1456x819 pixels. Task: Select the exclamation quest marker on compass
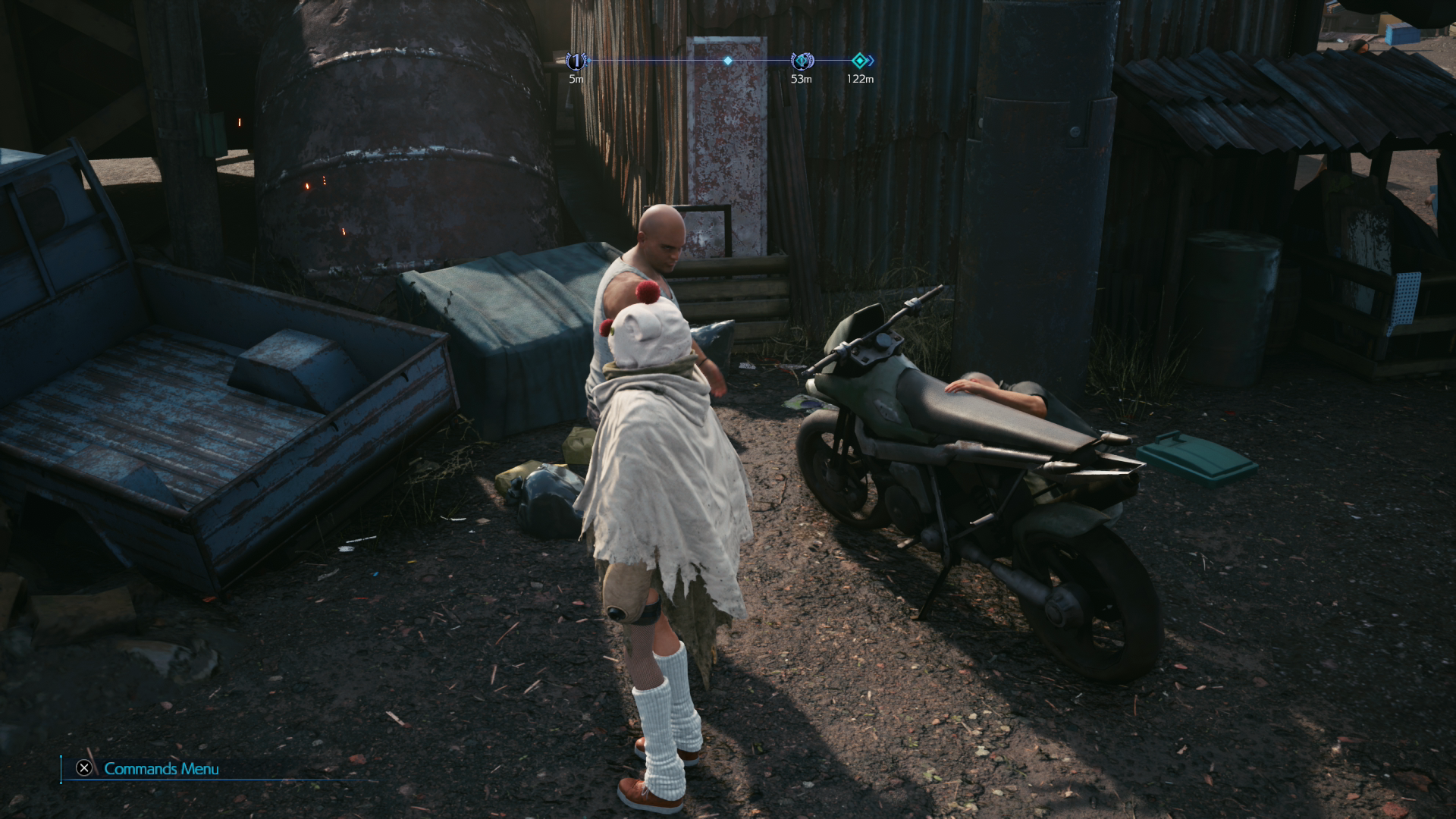pos(801,61)
